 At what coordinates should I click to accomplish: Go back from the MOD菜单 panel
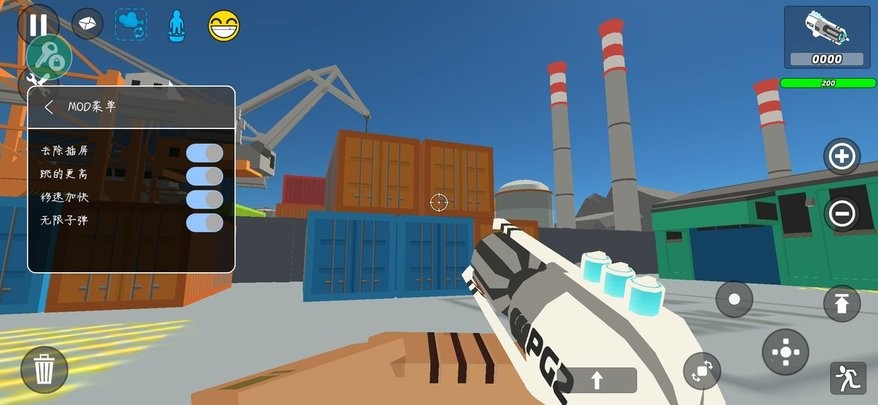(49, 107)
